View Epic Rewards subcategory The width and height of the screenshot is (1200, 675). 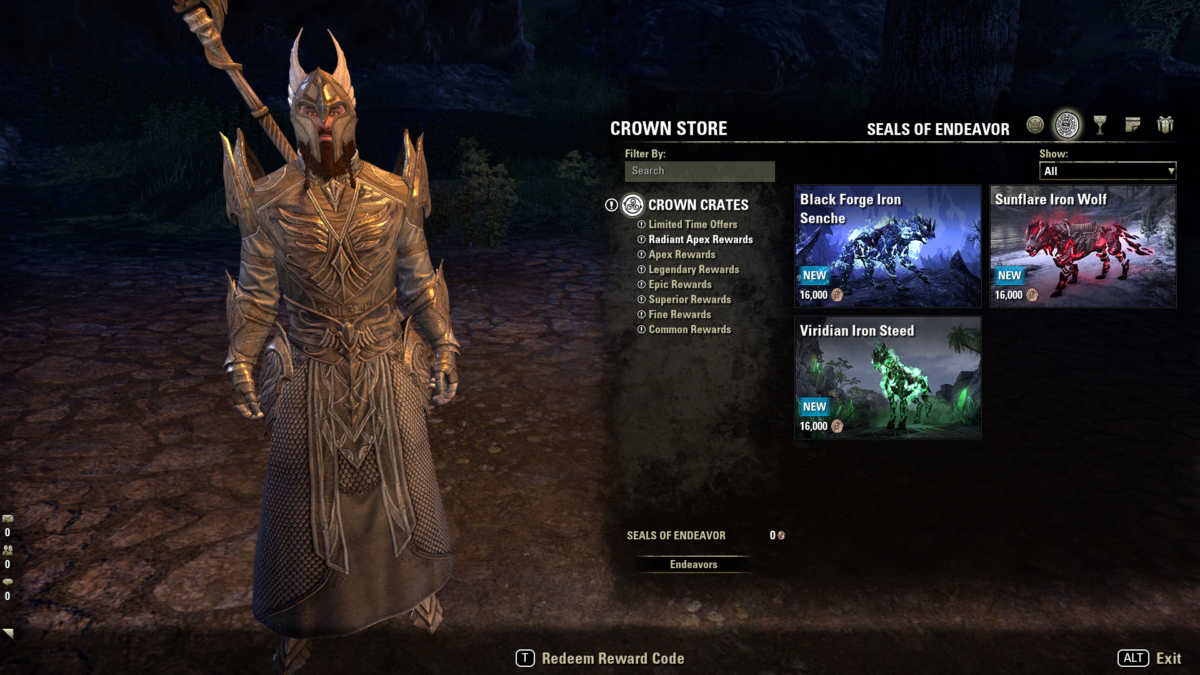679,285
